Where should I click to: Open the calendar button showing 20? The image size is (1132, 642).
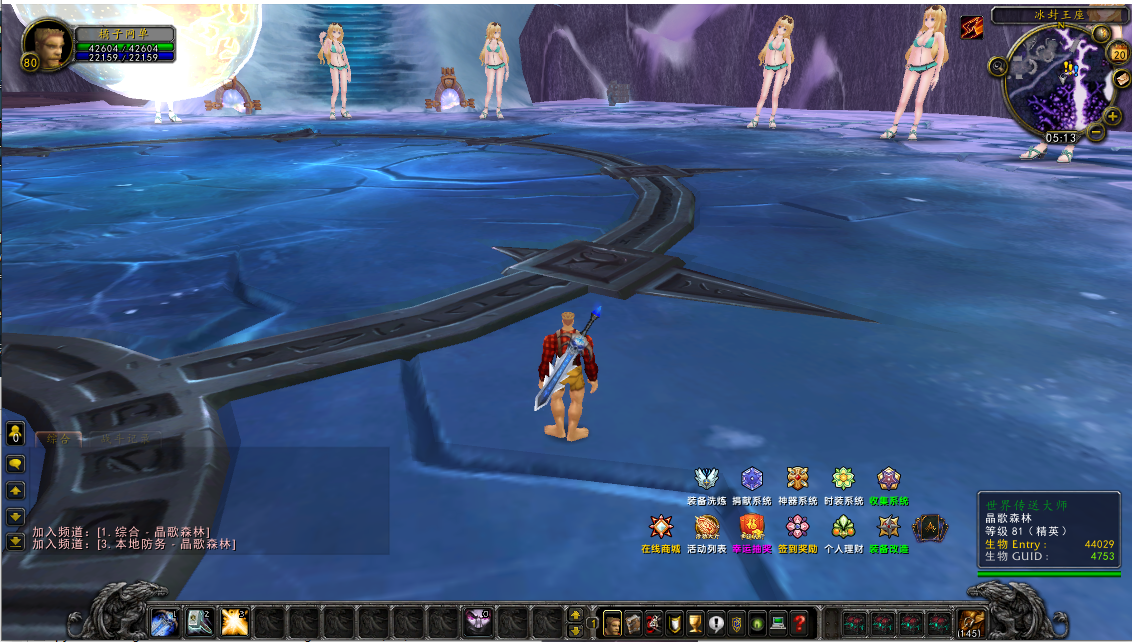[1119, 54]
